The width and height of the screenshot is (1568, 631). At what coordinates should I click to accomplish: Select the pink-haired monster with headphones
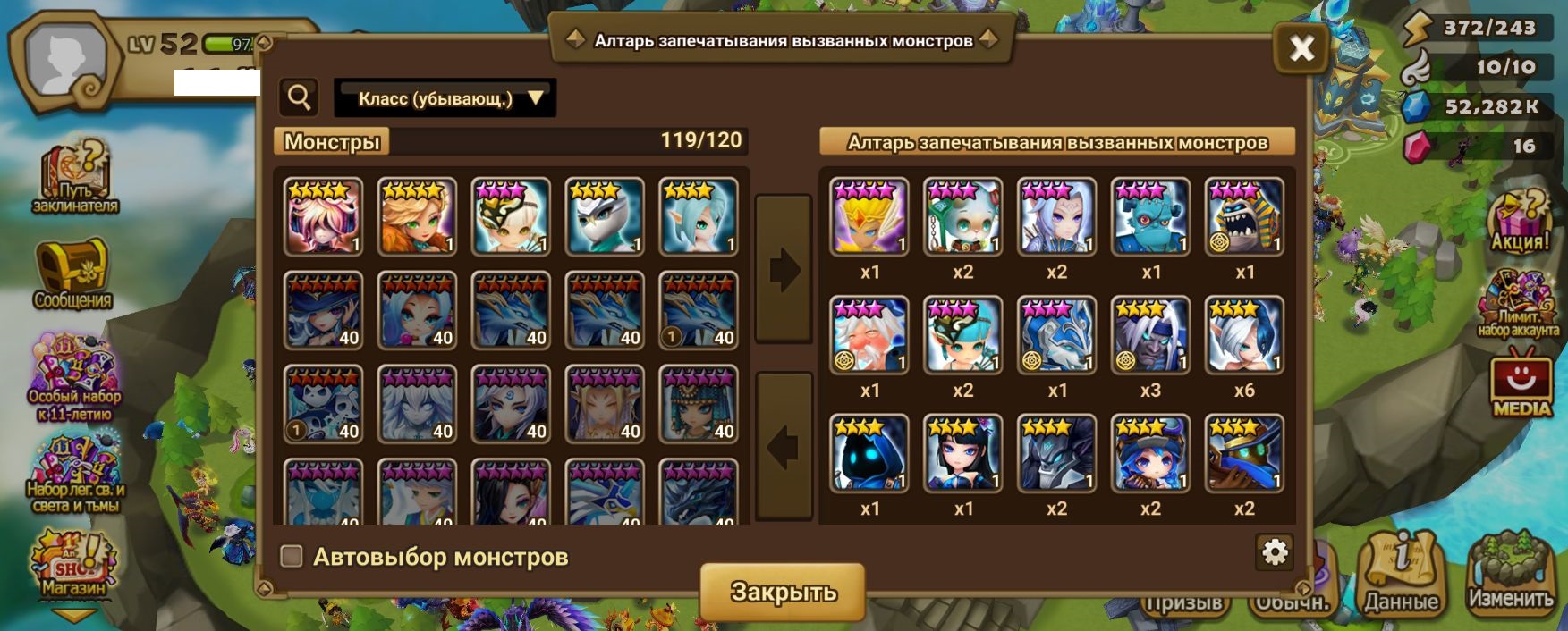pyautogui.click(x=324, y=217)
